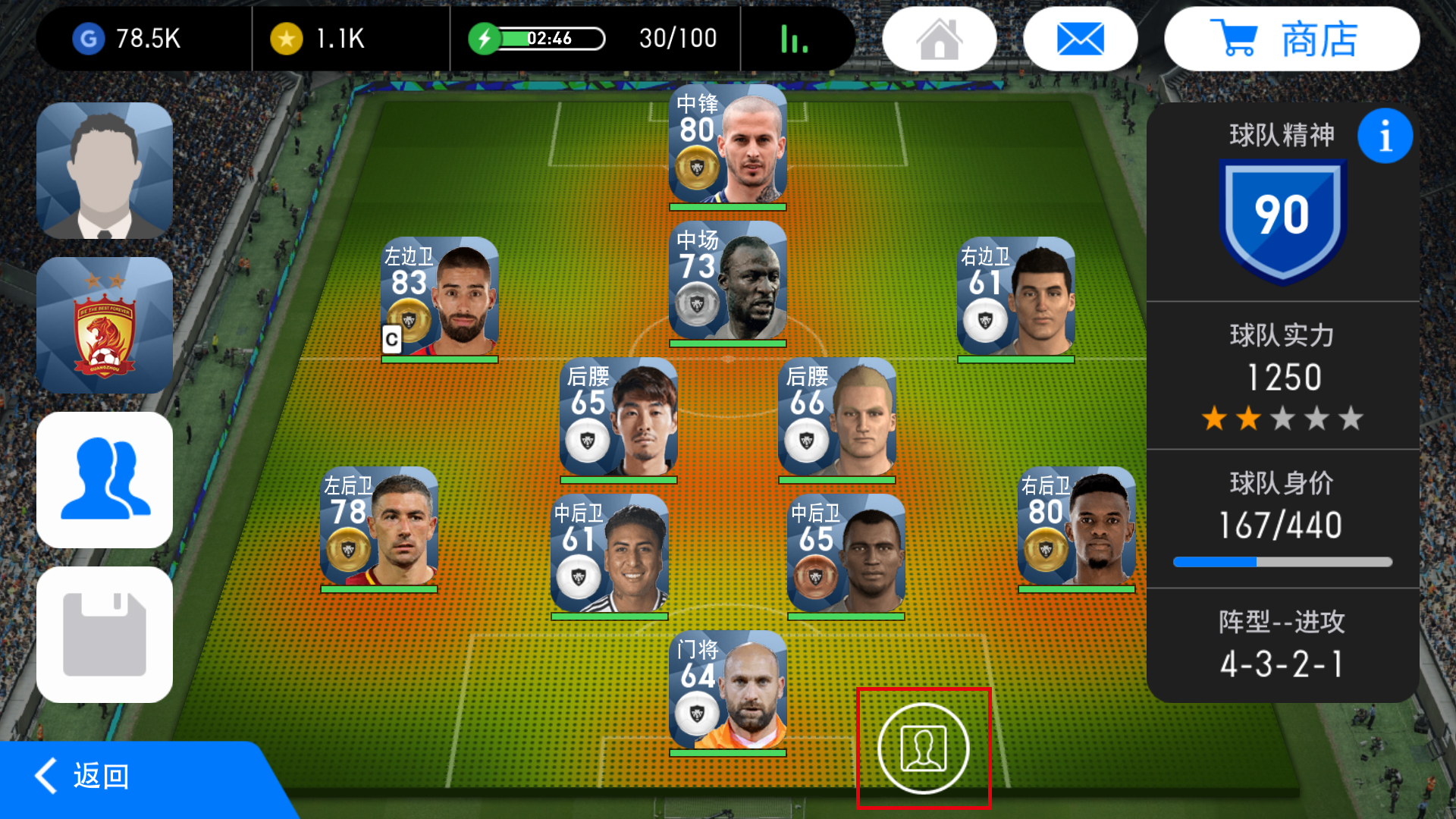Open the manager profile portrait
This screenshot has height=819, width=1456.
point(105,171)
